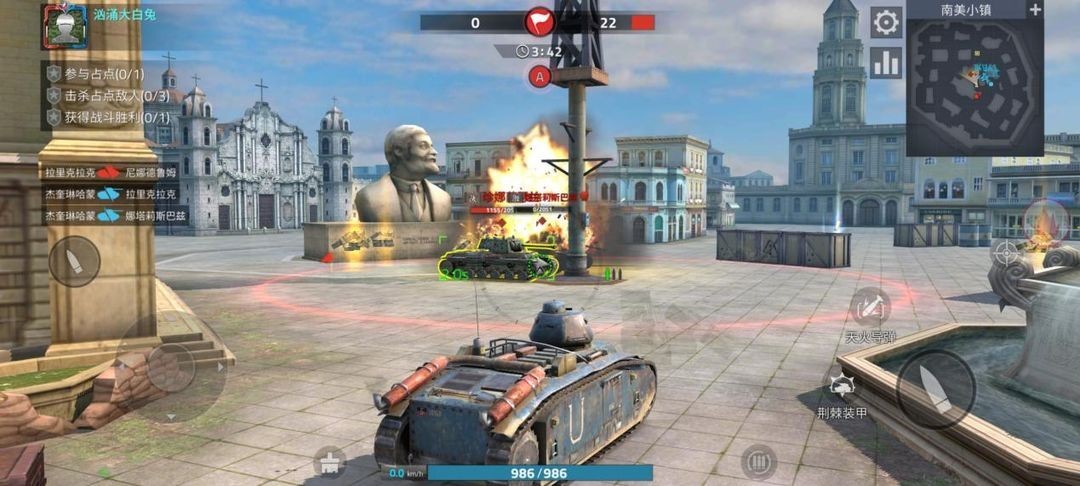Tap the player avatar portrait
This screenshot has width=1080, height=486.
pyautogui.click(x=64, y=26)
